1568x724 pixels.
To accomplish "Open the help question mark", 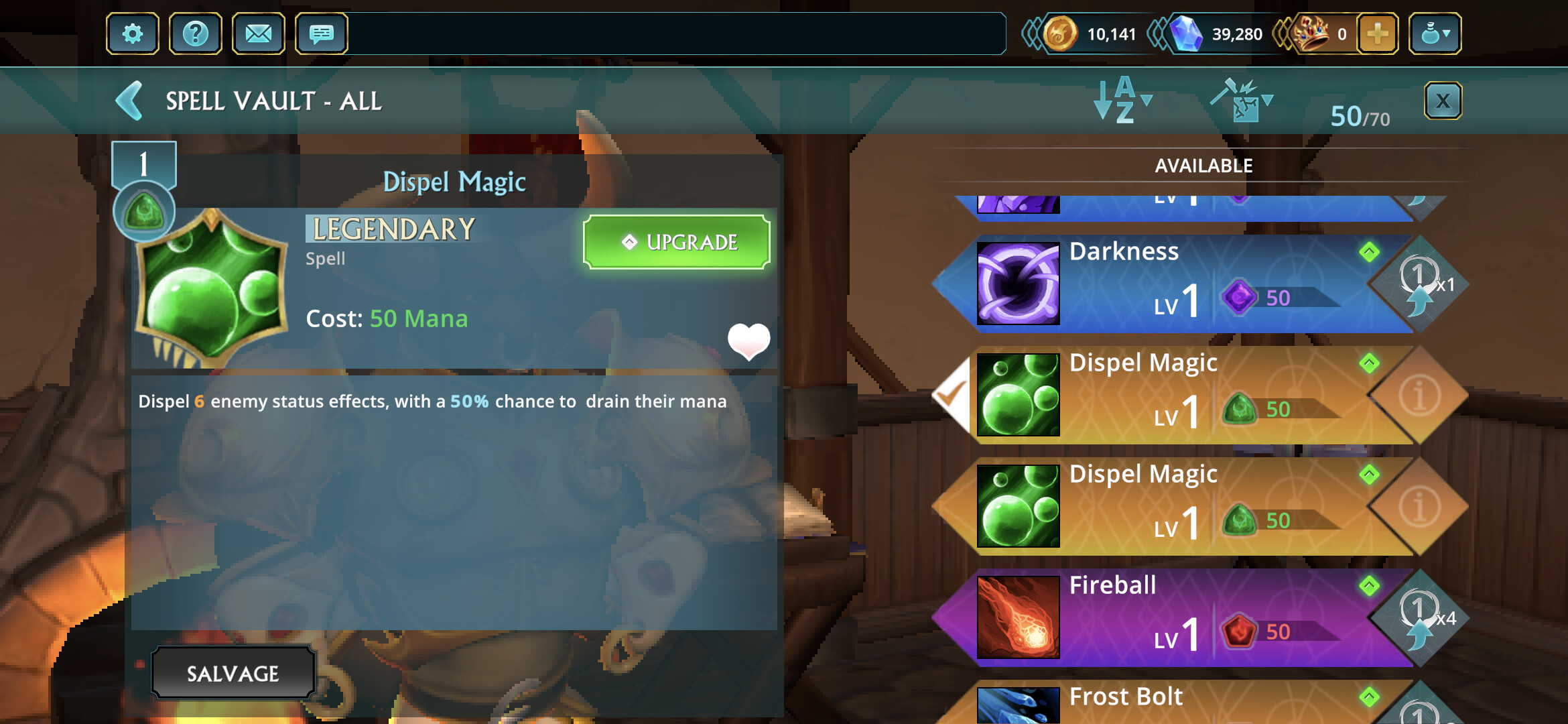I will tap(195, 34).
